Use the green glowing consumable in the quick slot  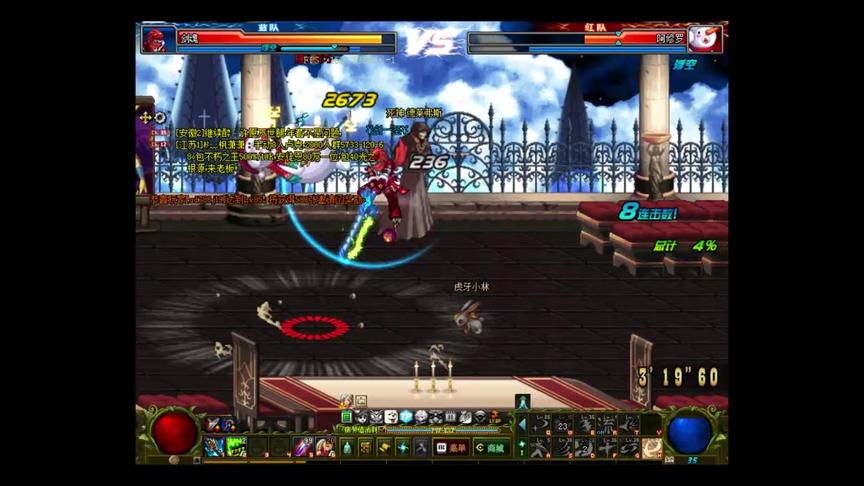click(x=236, y=447)
